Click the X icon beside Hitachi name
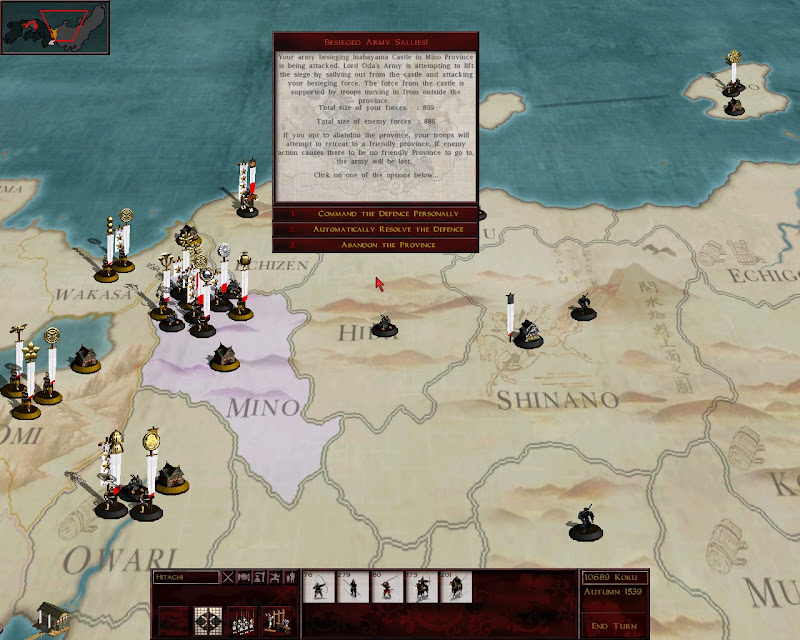The height and width of the screenshot is (640, 800). coord(228,577)
